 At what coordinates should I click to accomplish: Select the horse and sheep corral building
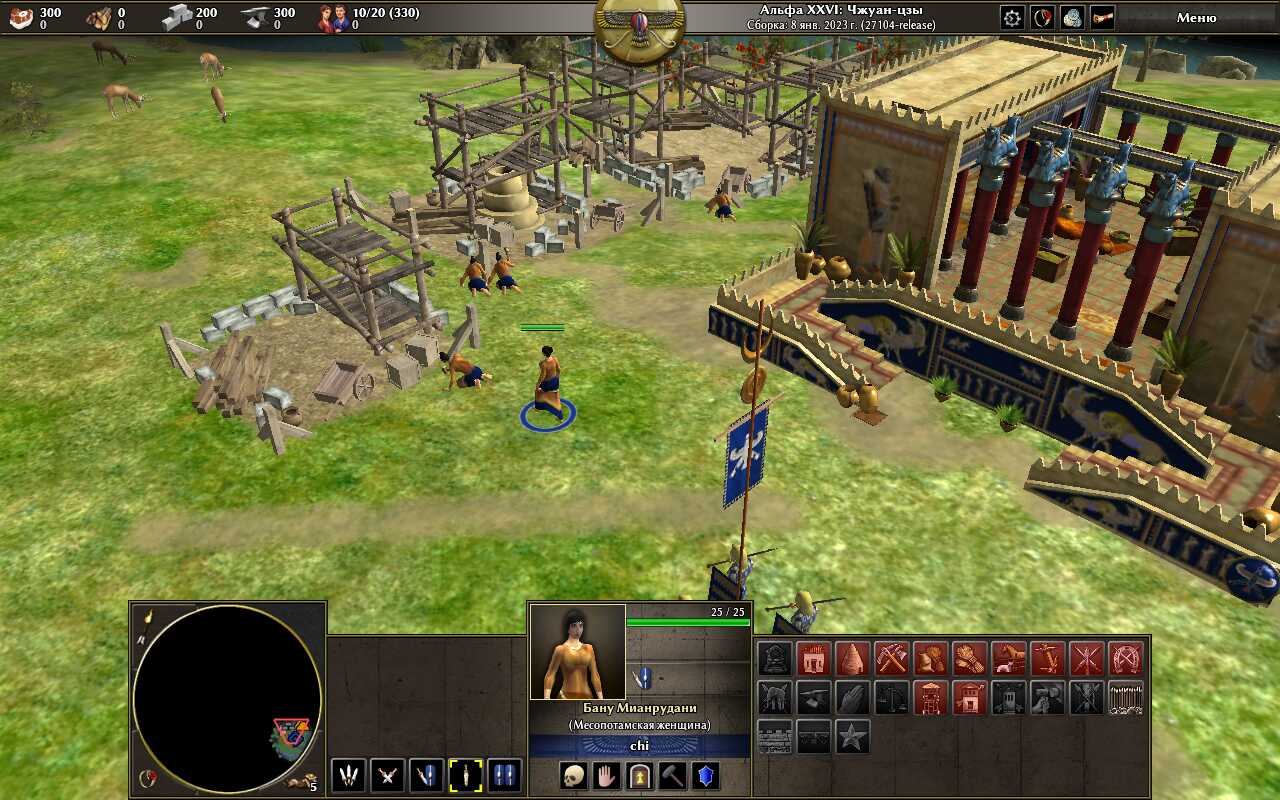pyautogui.click(x=1009, y=658)
